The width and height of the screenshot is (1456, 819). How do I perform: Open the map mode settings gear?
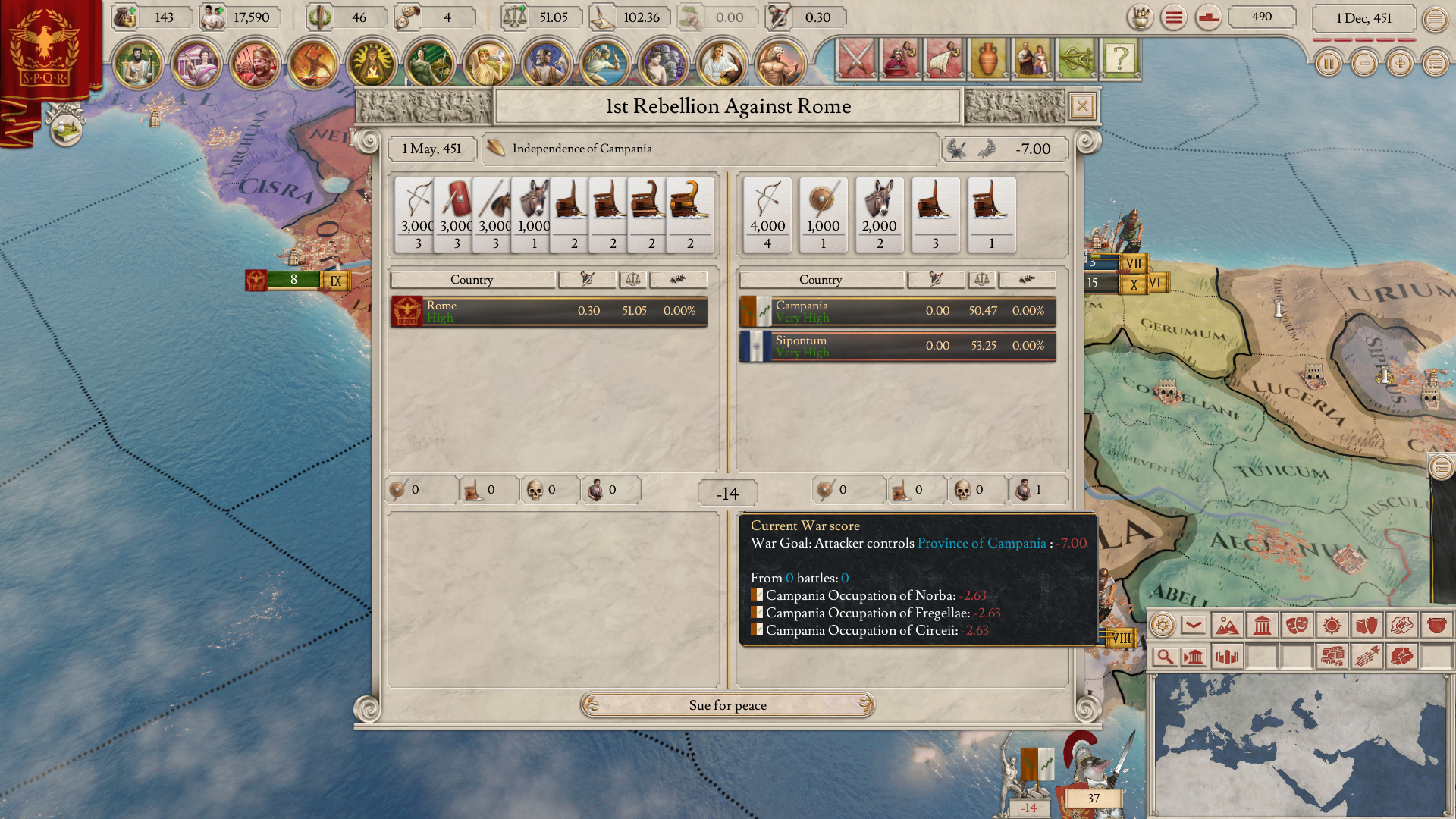click(1162, 626)
